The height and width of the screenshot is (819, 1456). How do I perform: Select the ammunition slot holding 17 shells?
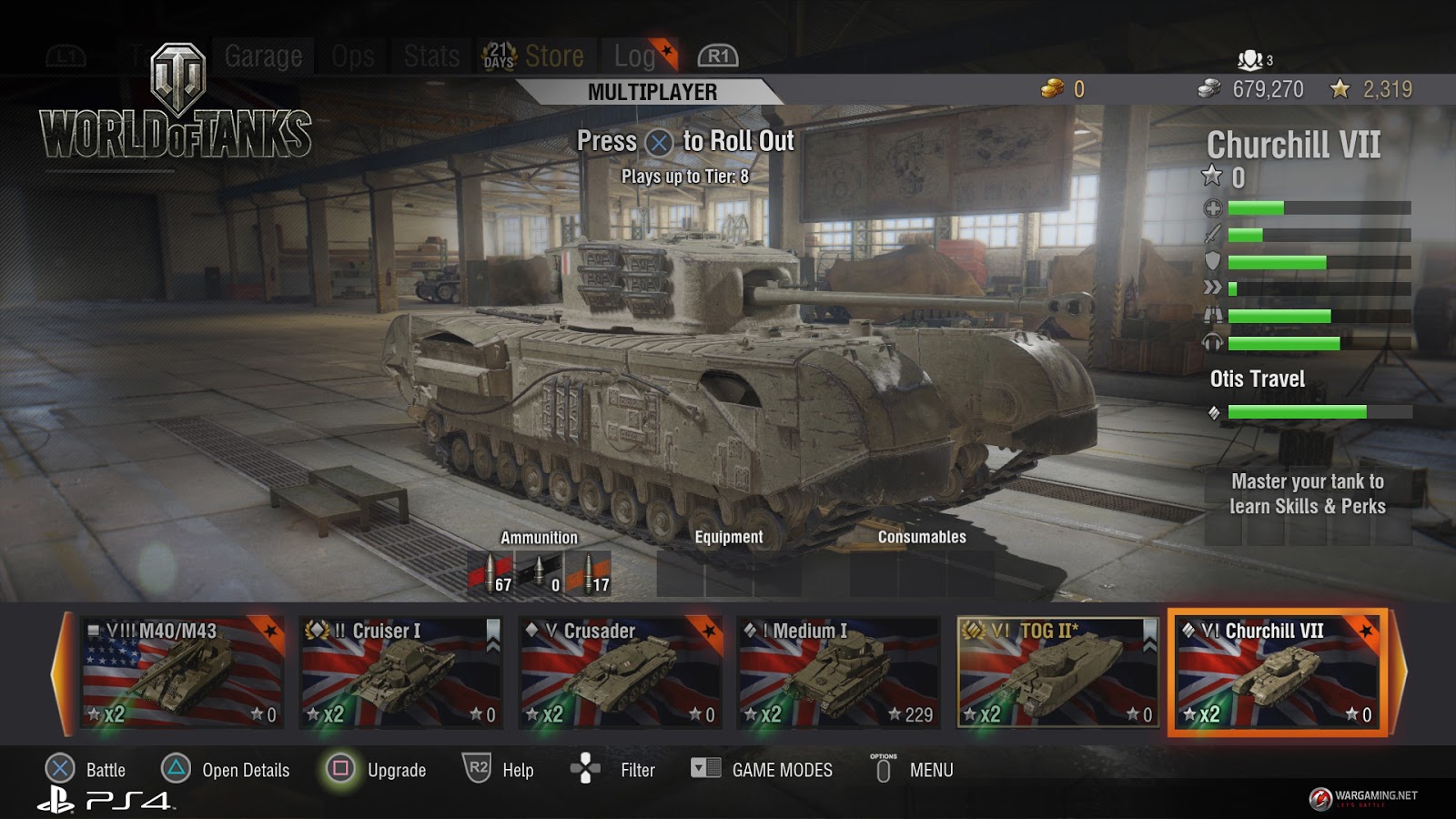(x=588, y=573)
